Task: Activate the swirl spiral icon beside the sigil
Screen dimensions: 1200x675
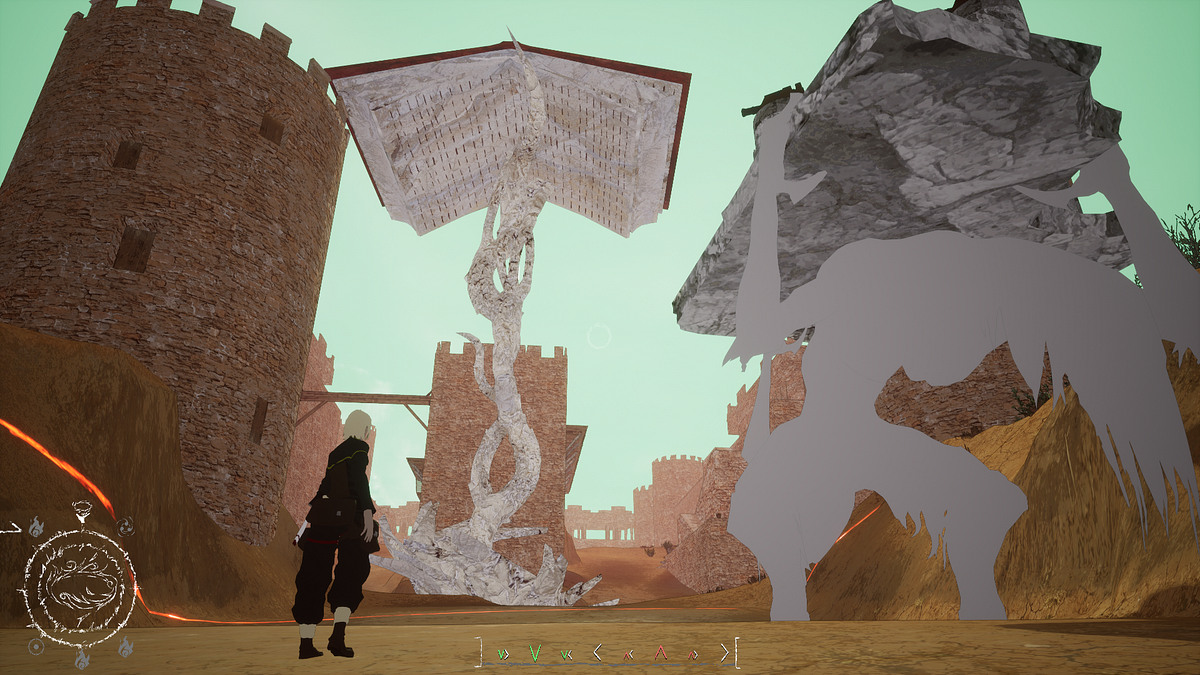Action: tap(126, 526)
